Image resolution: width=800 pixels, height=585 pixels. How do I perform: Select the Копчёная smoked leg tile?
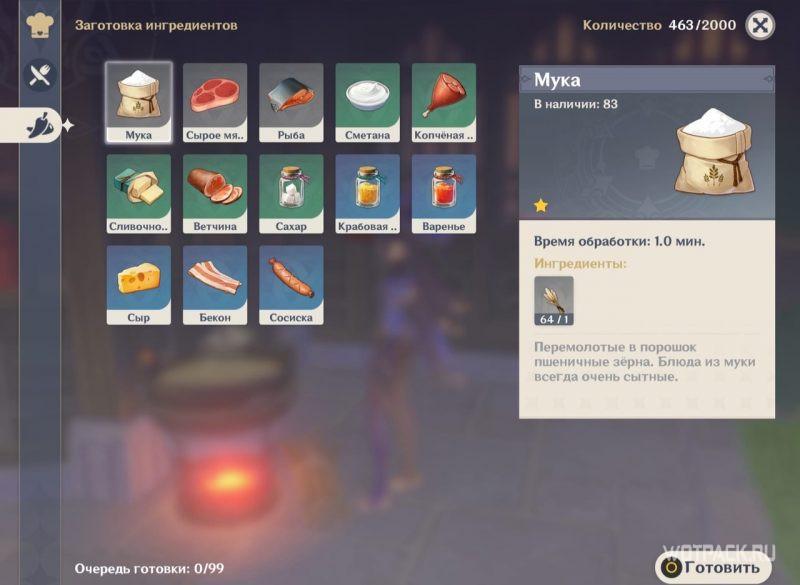(x=443, y=103)
